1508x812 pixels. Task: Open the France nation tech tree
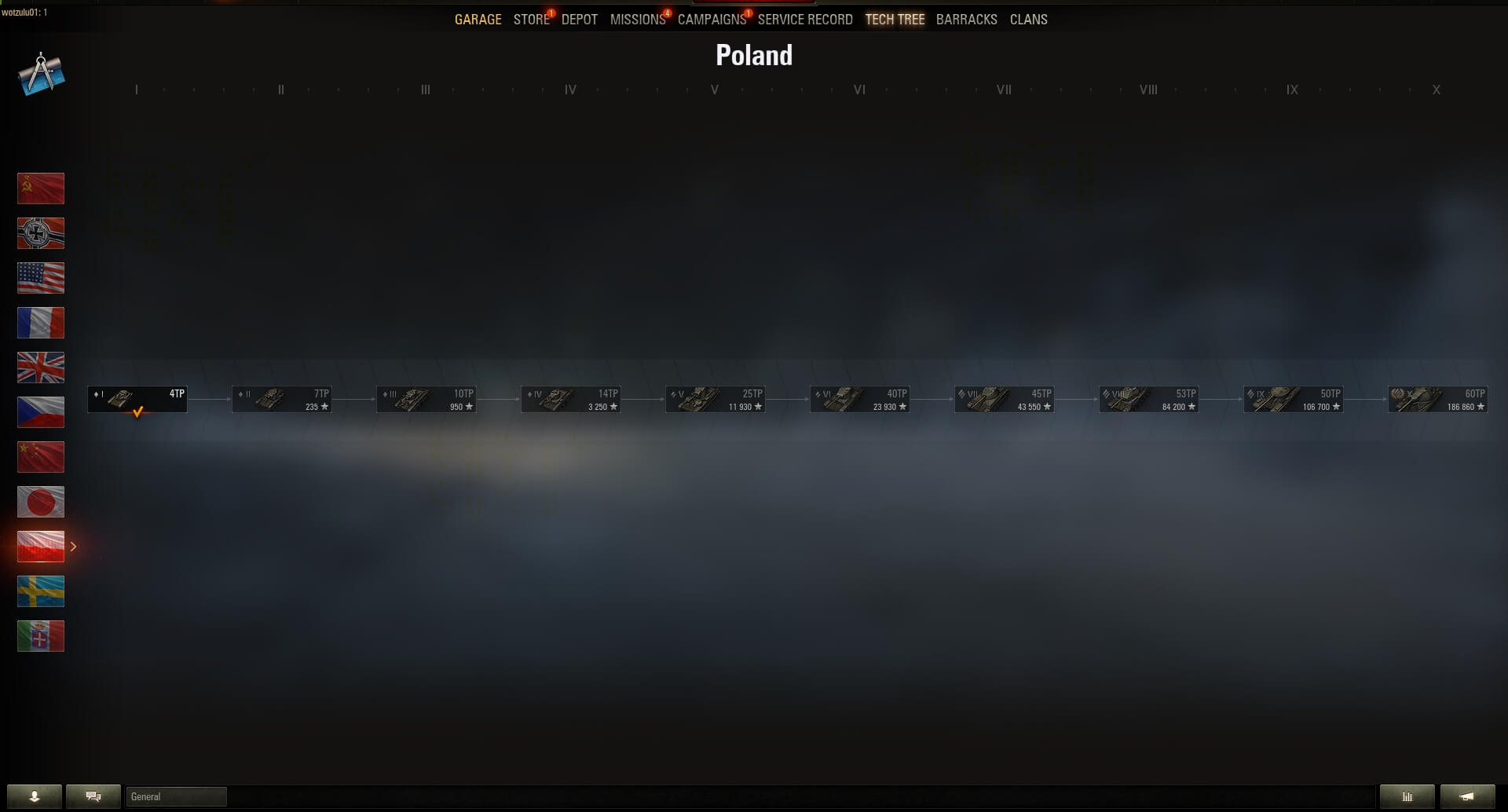pyautogui.click(x=41, y=322)
